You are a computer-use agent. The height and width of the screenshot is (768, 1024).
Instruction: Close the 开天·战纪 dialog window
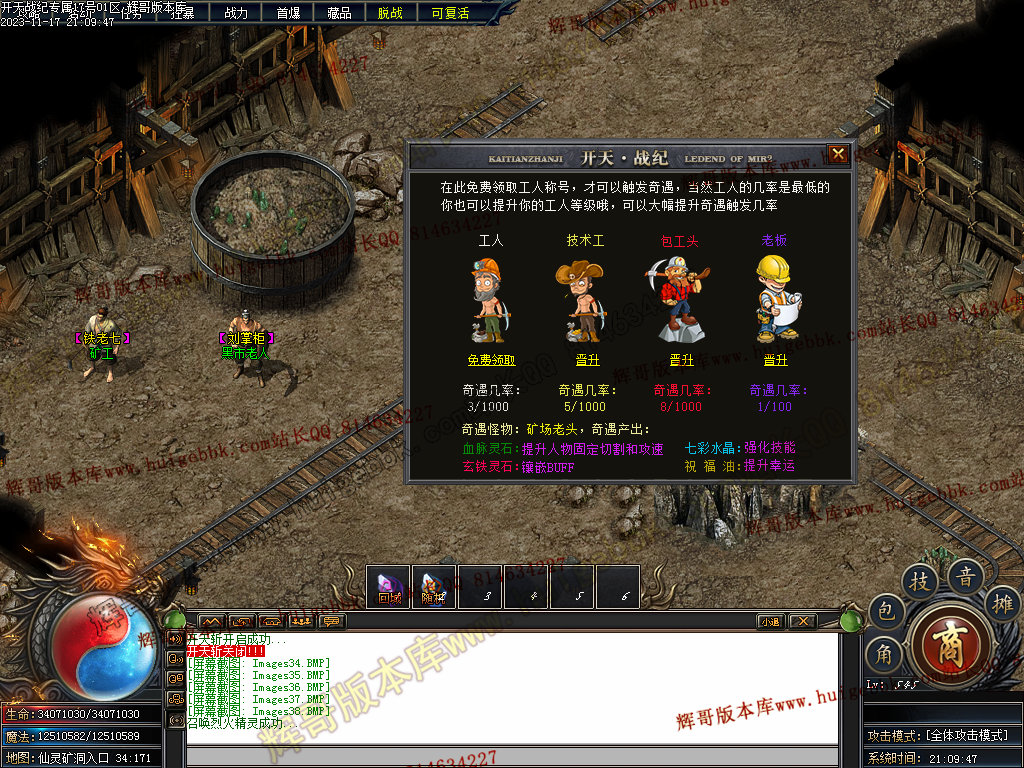click(x=838, y=154)
